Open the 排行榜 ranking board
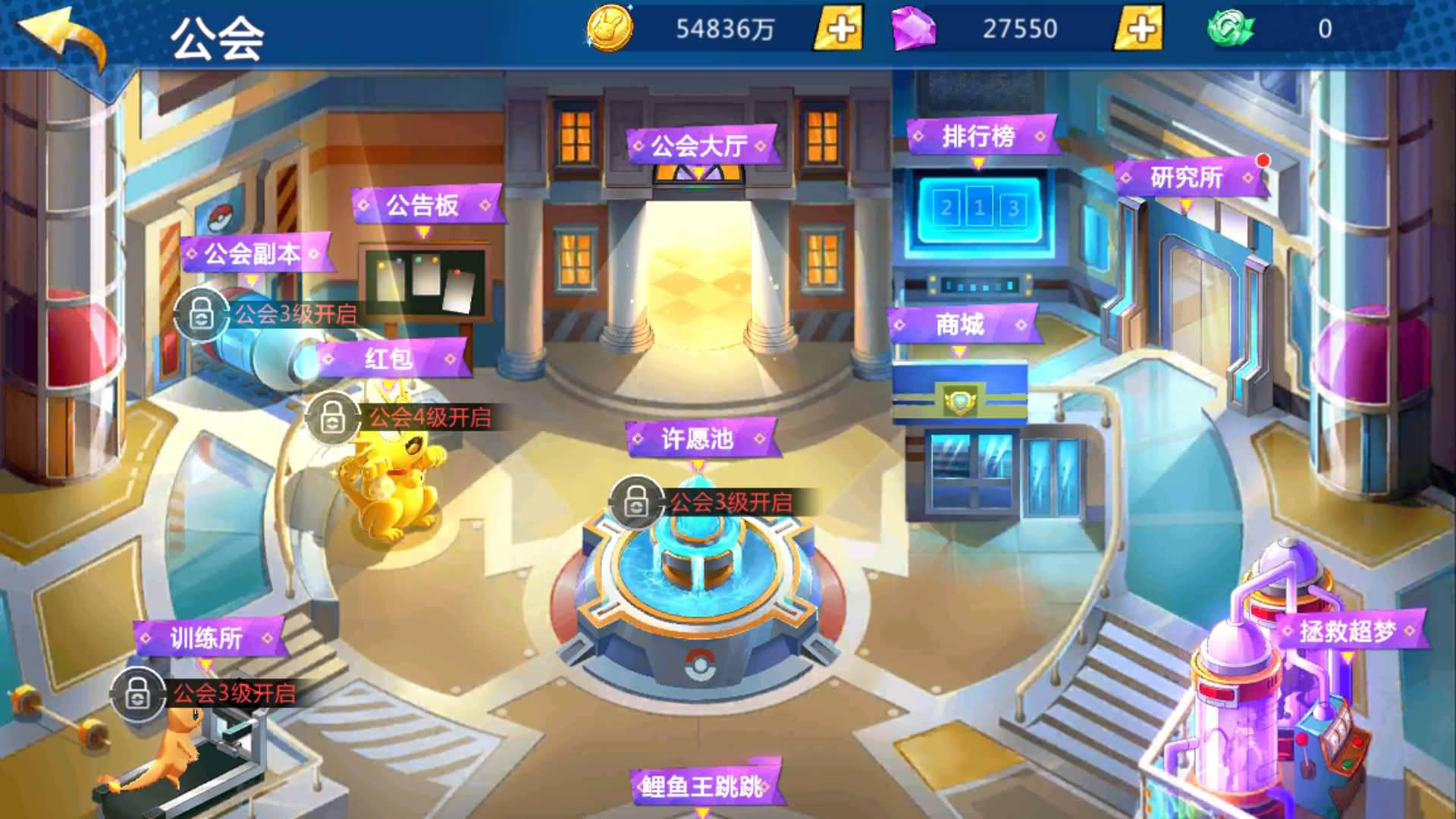The image size is (1456, 819). [979, 137]
